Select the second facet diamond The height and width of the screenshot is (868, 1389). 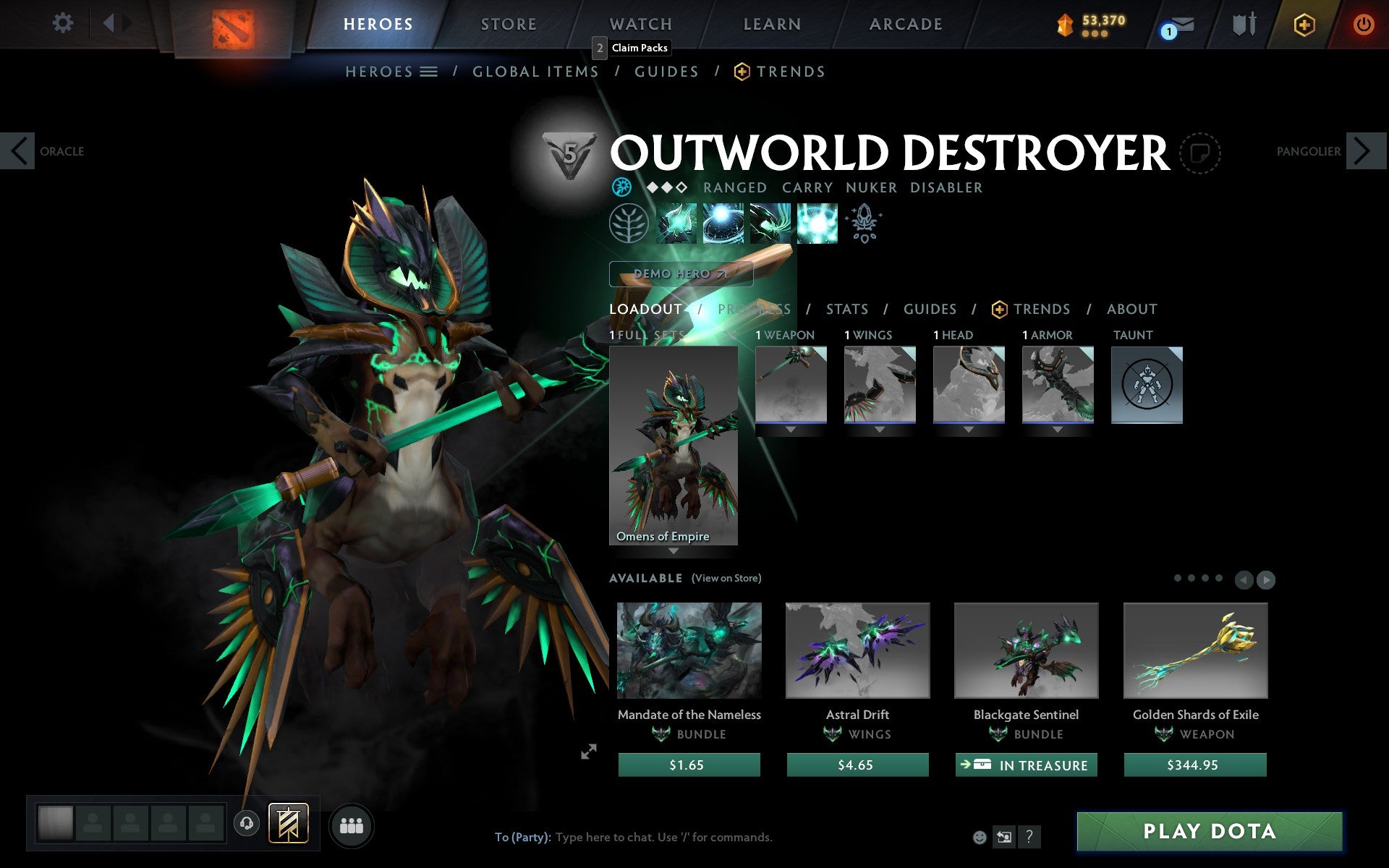pos(666,187)
